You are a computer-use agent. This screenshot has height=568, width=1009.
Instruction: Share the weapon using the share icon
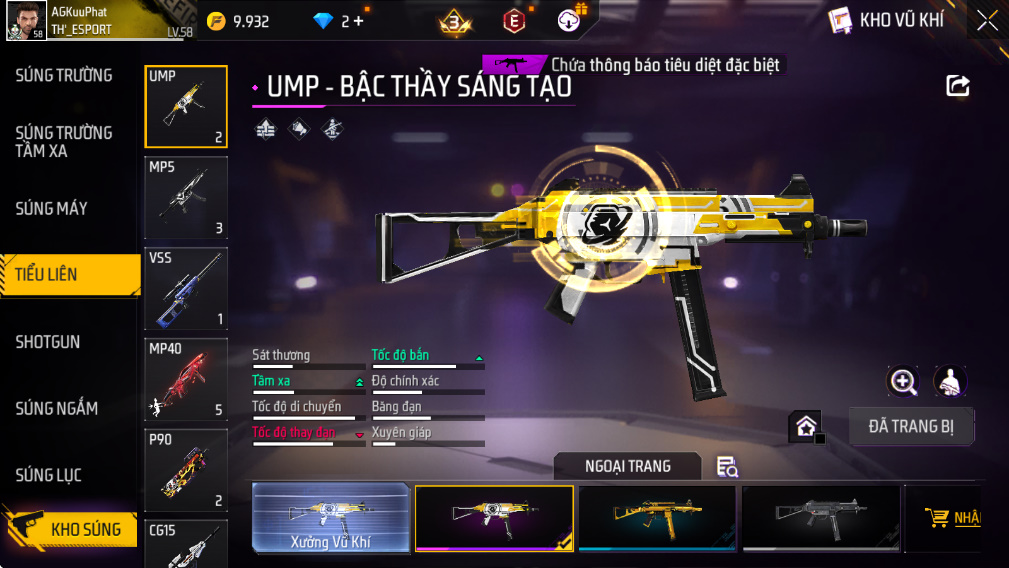tap(958, 86)
